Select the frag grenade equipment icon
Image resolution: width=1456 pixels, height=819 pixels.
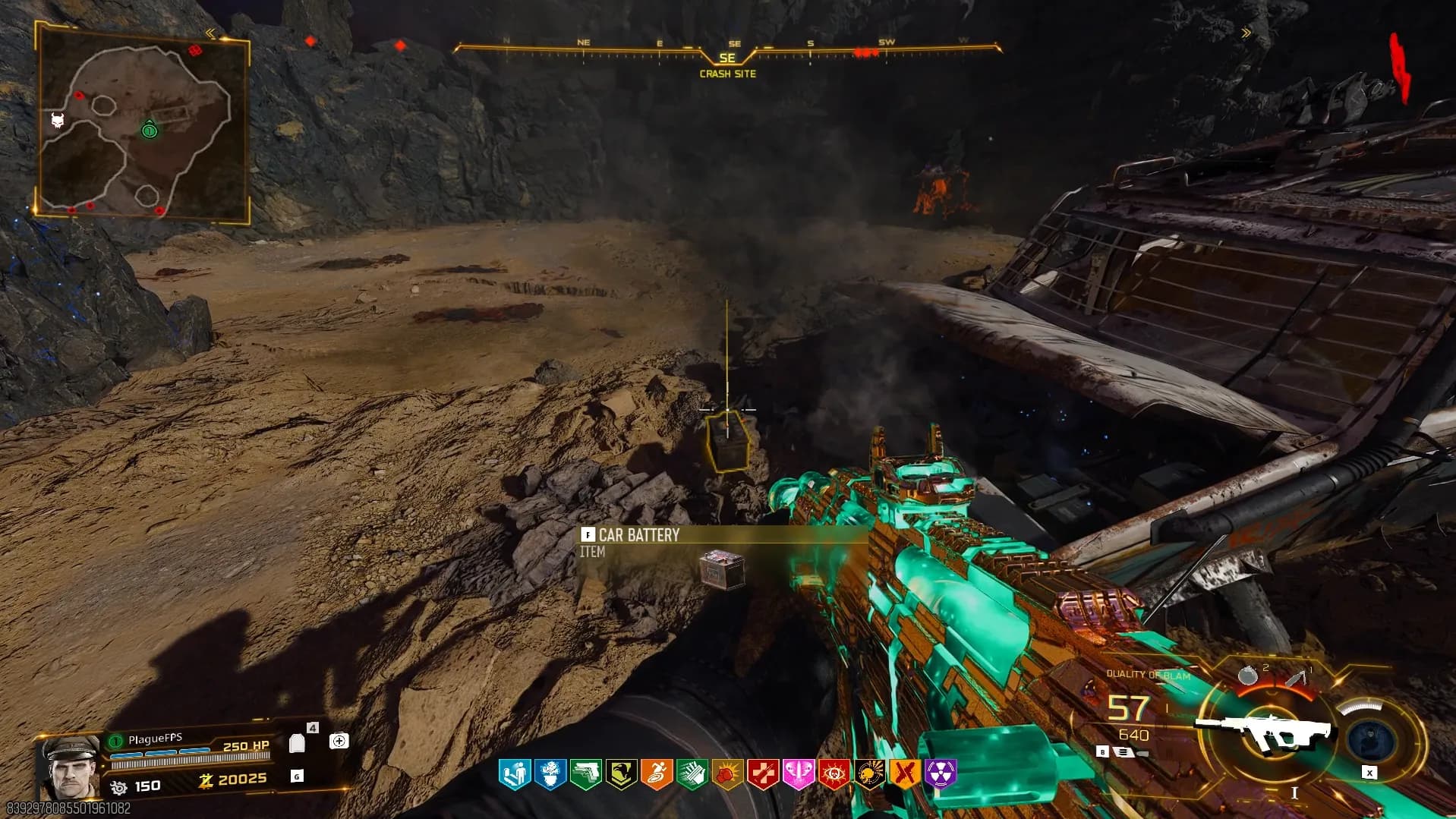pos(1247,675)
